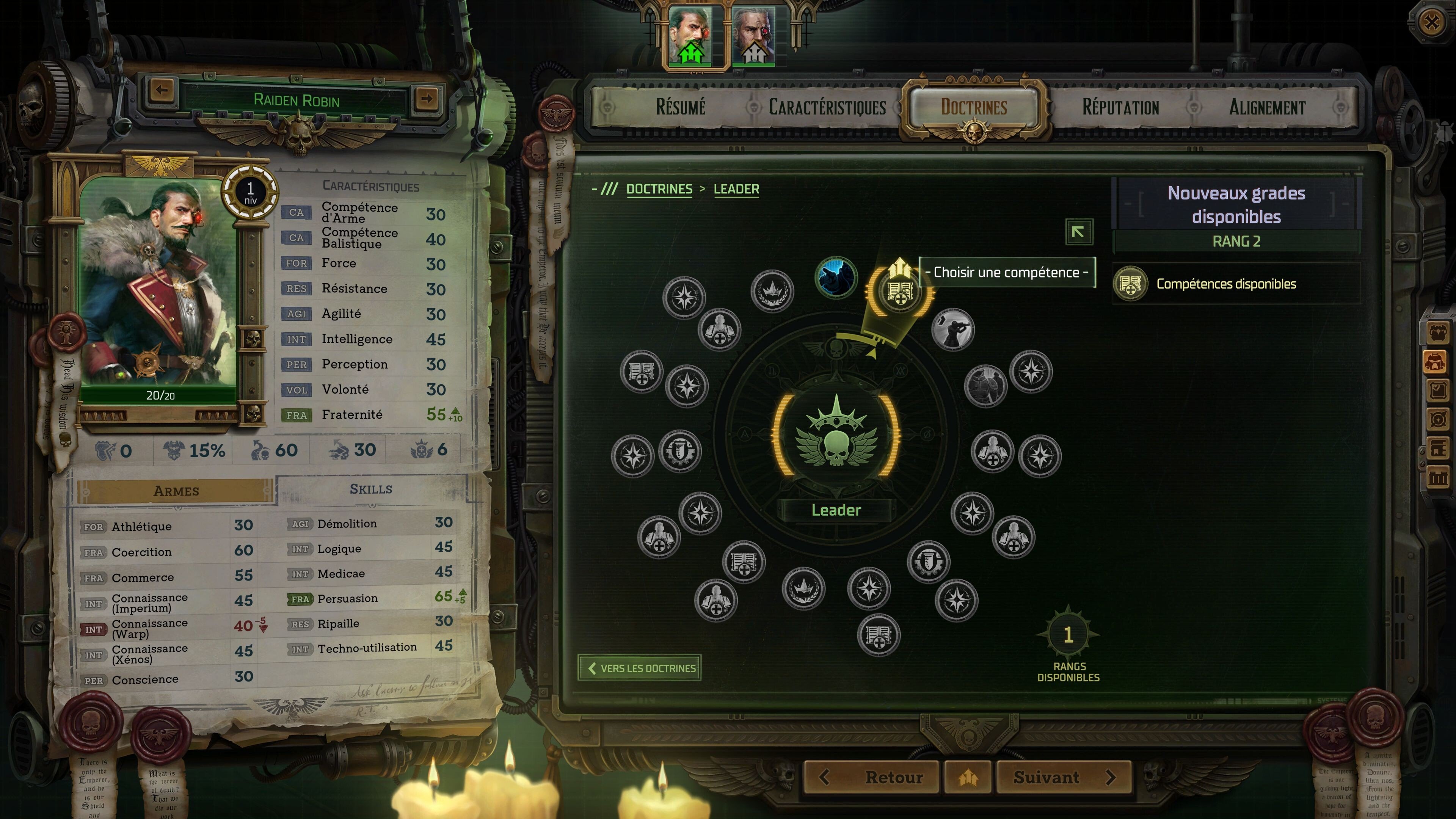Click the Doctrines breadcrumb link
Viewport: 1456px width, 819px height.
[x=659, y=189]
